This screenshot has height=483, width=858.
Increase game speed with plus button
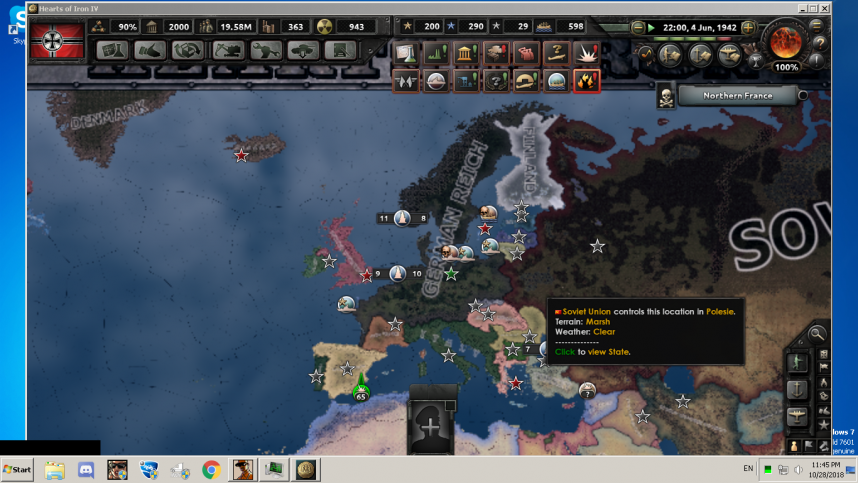[747, 27]
